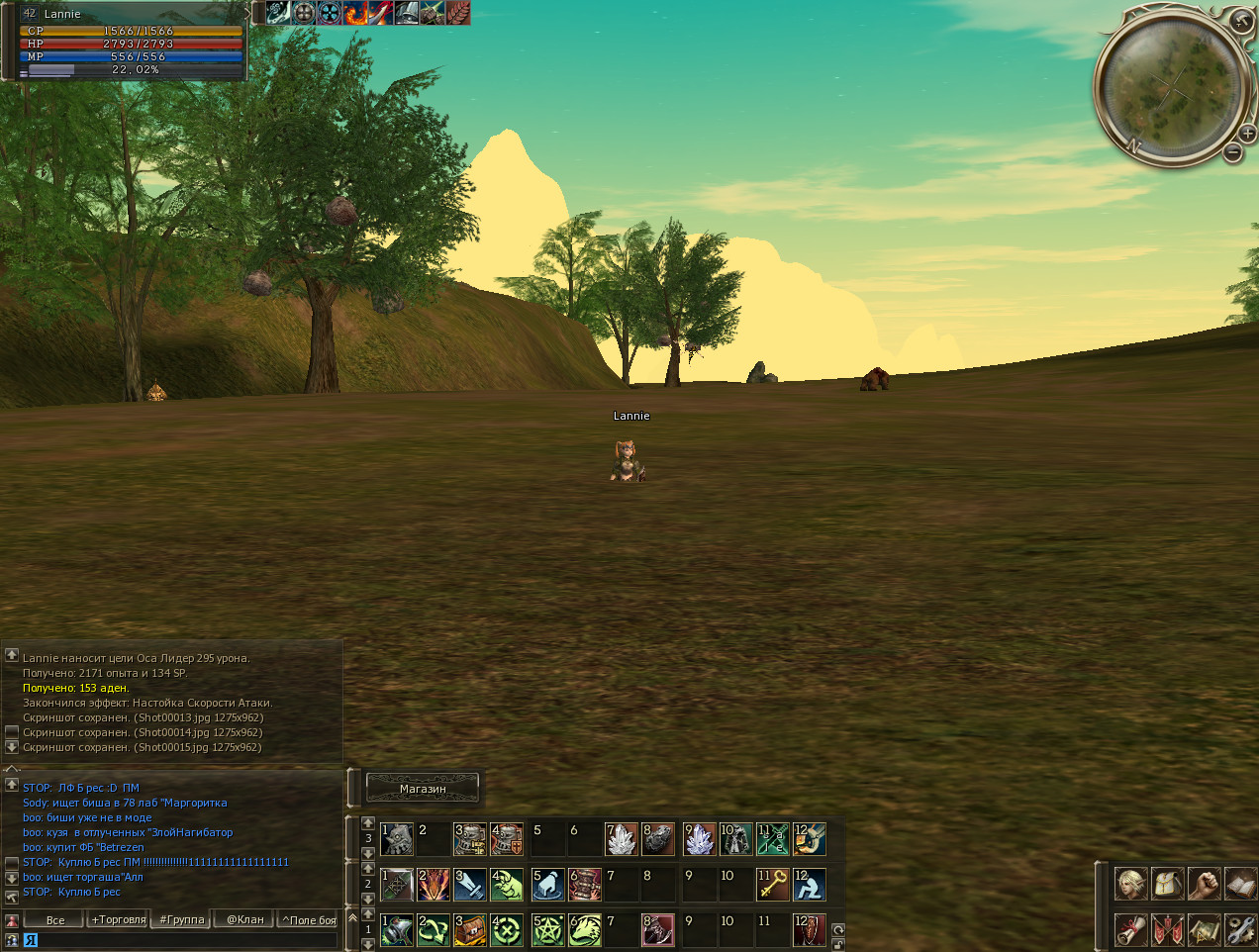Zoom out the minimap with minus button
1259x952 pixels.
(1232, 152)
